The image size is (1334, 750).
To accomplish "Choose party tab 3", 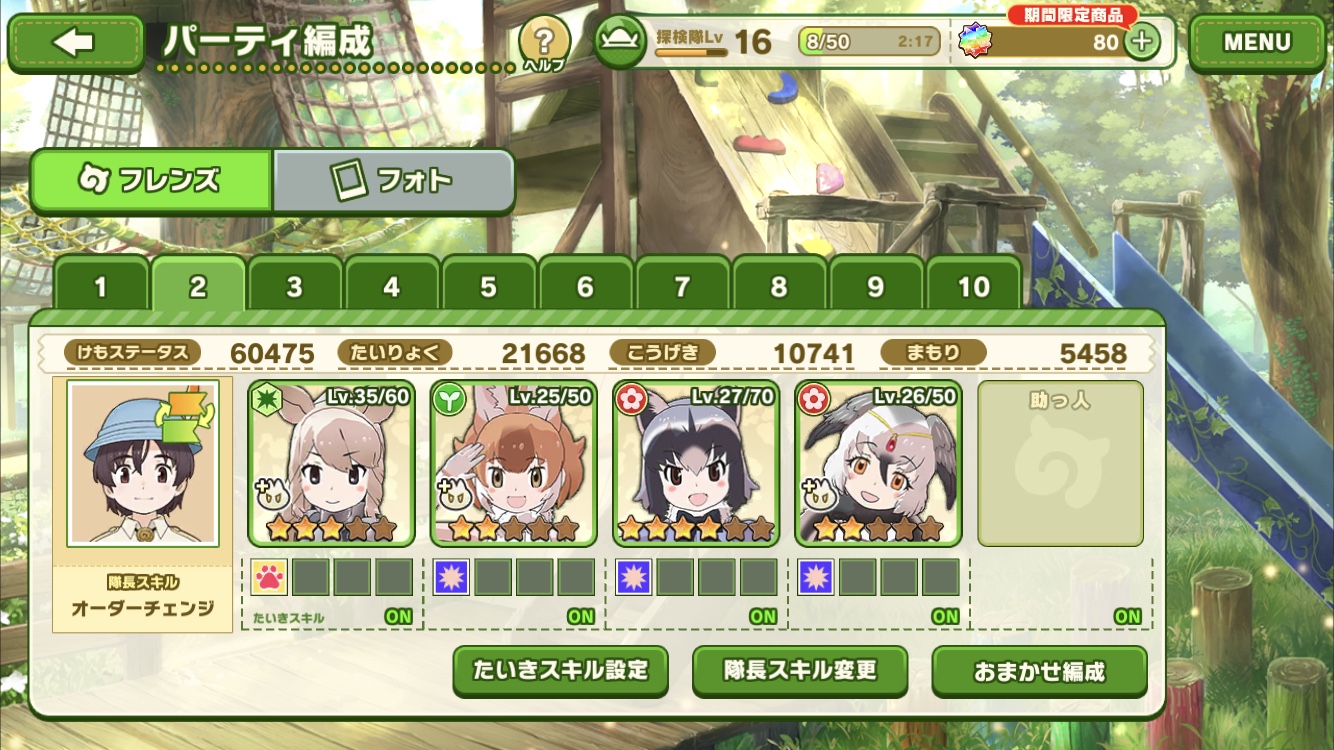I will pos(294,288).
